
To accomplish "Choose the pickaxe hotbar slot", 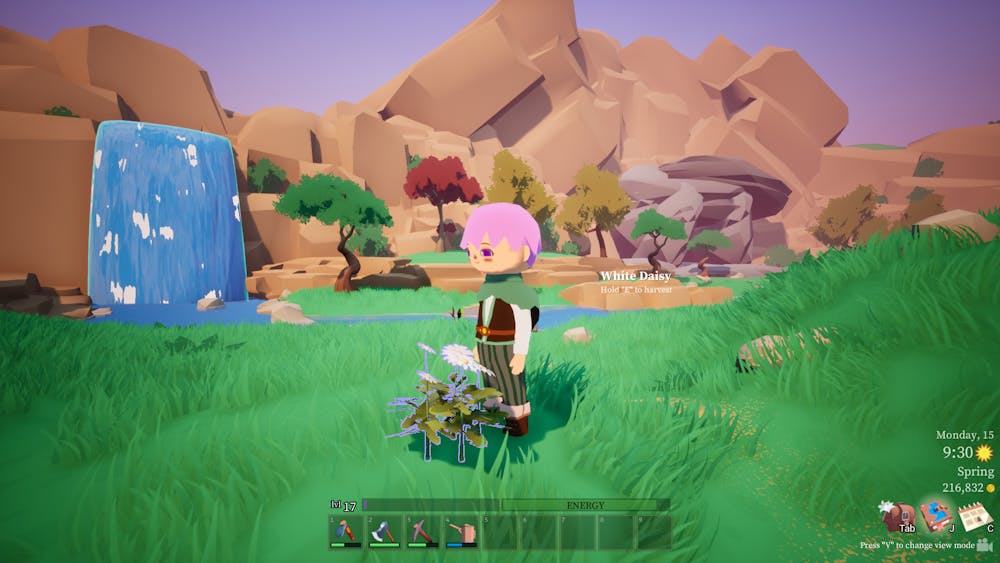I will [422, 532].
